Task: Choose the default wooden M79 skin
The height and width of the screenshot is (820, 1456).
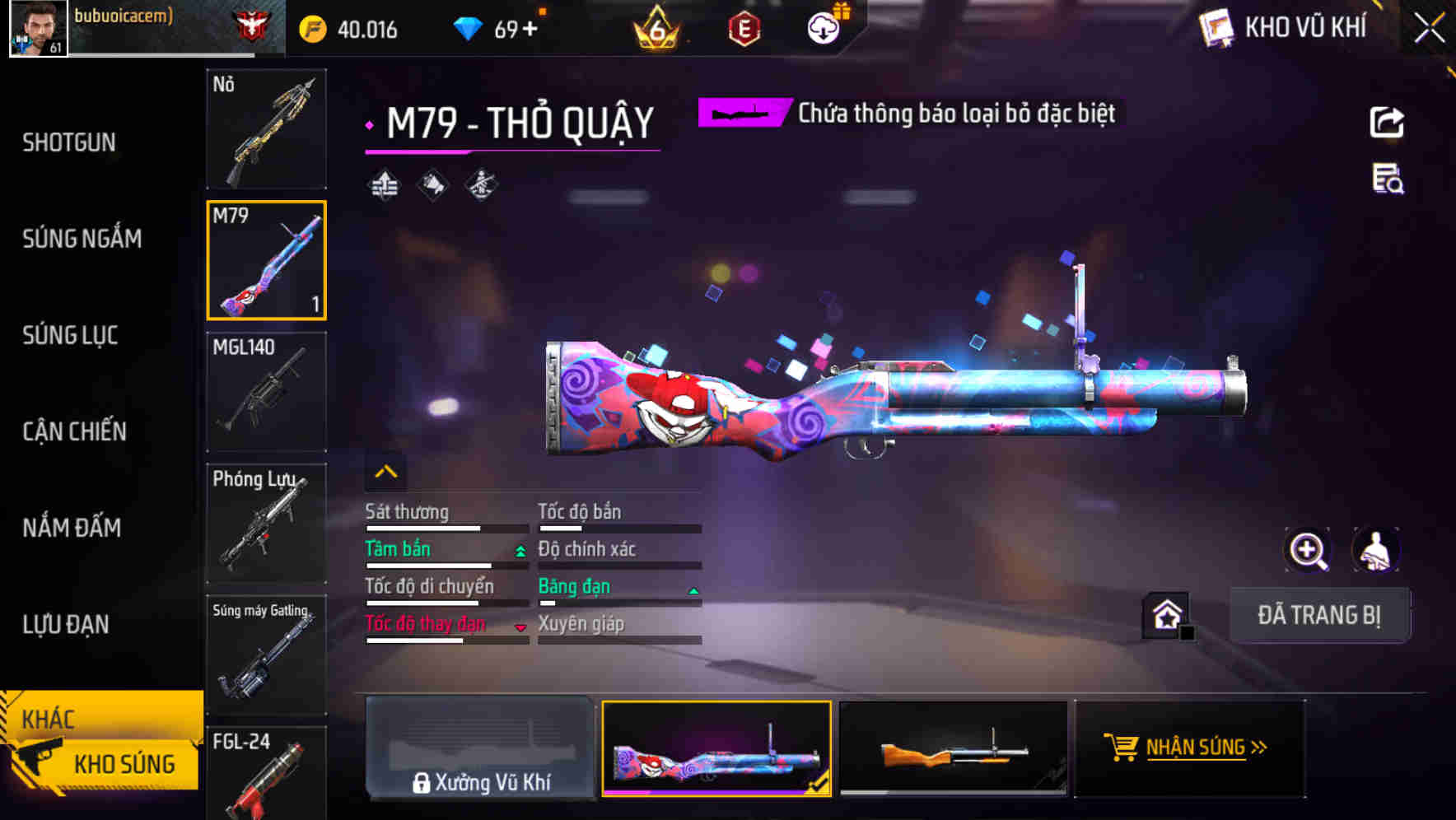Action: tap(953, 749)
